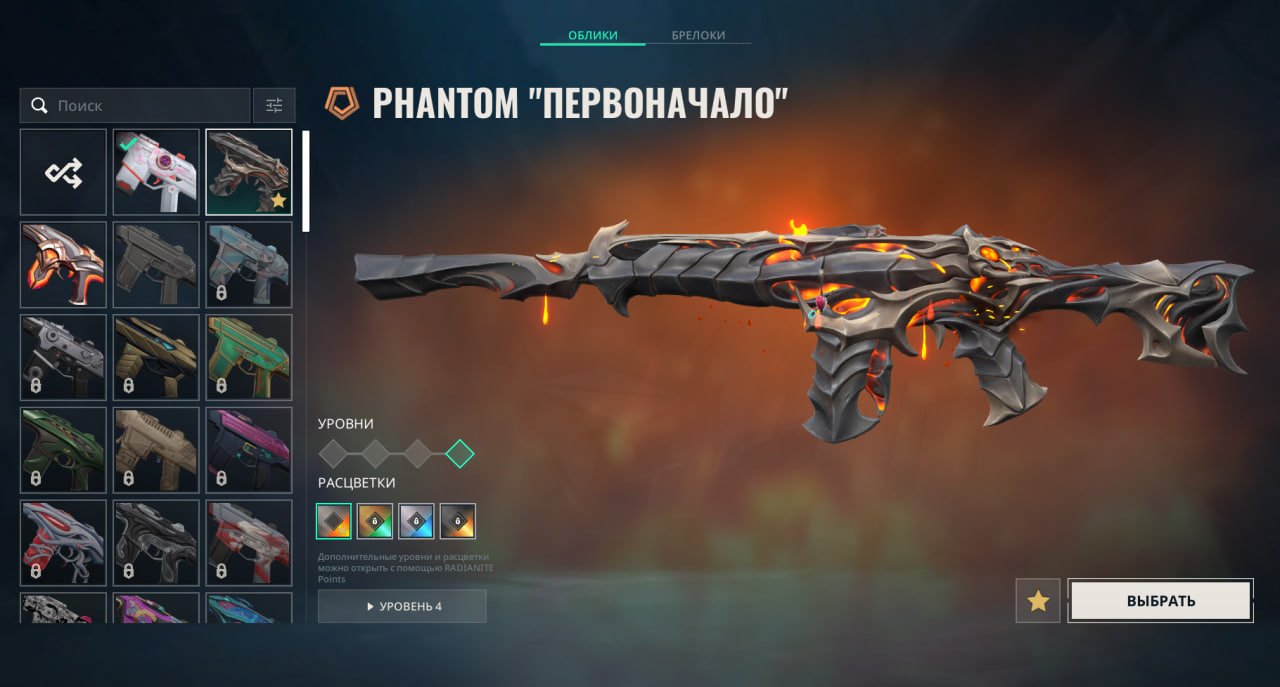
Task: Choose the white and pink equipped Phantom skin
Action: tap(156, 172)
